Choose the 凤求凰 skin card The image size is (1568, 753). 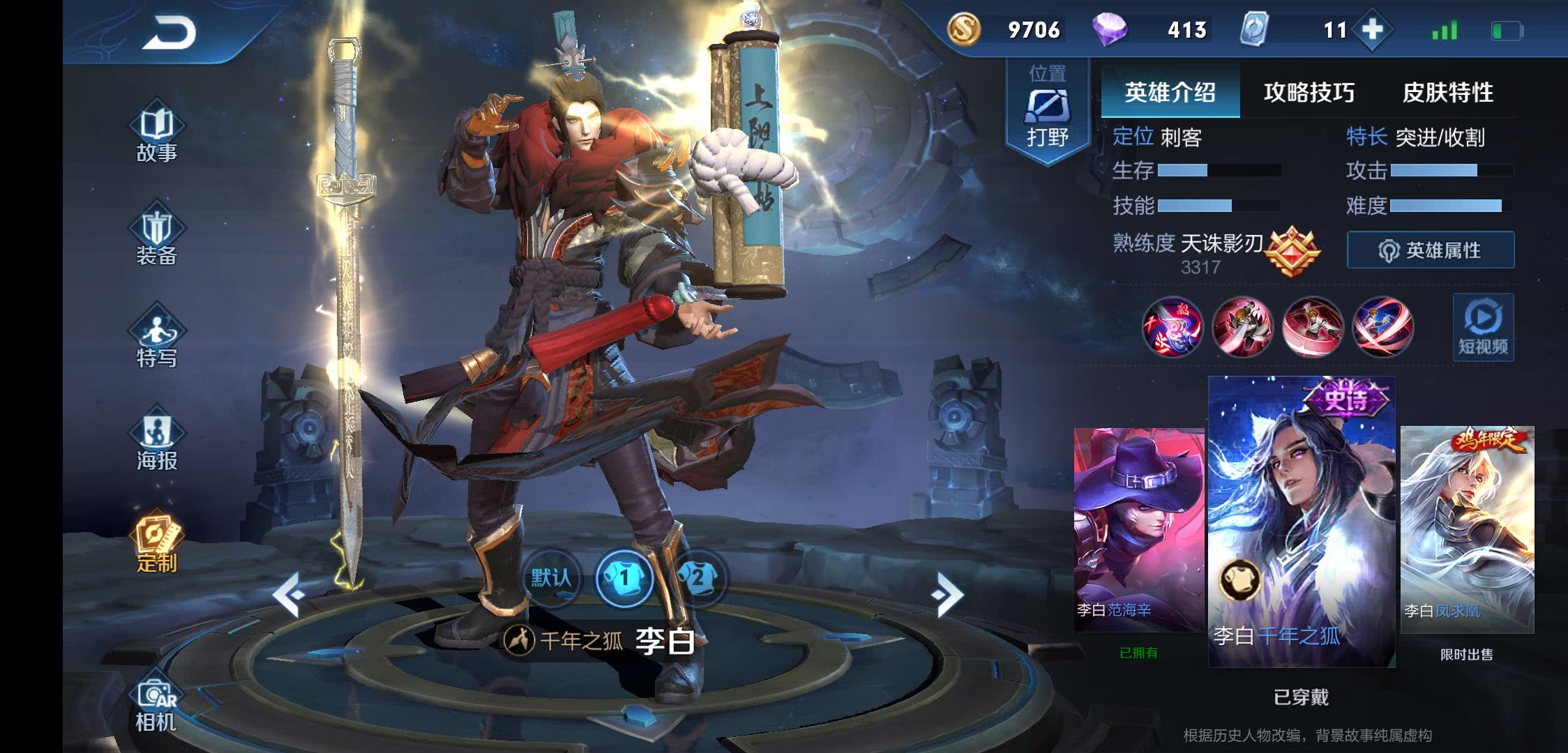(1467, 530)
